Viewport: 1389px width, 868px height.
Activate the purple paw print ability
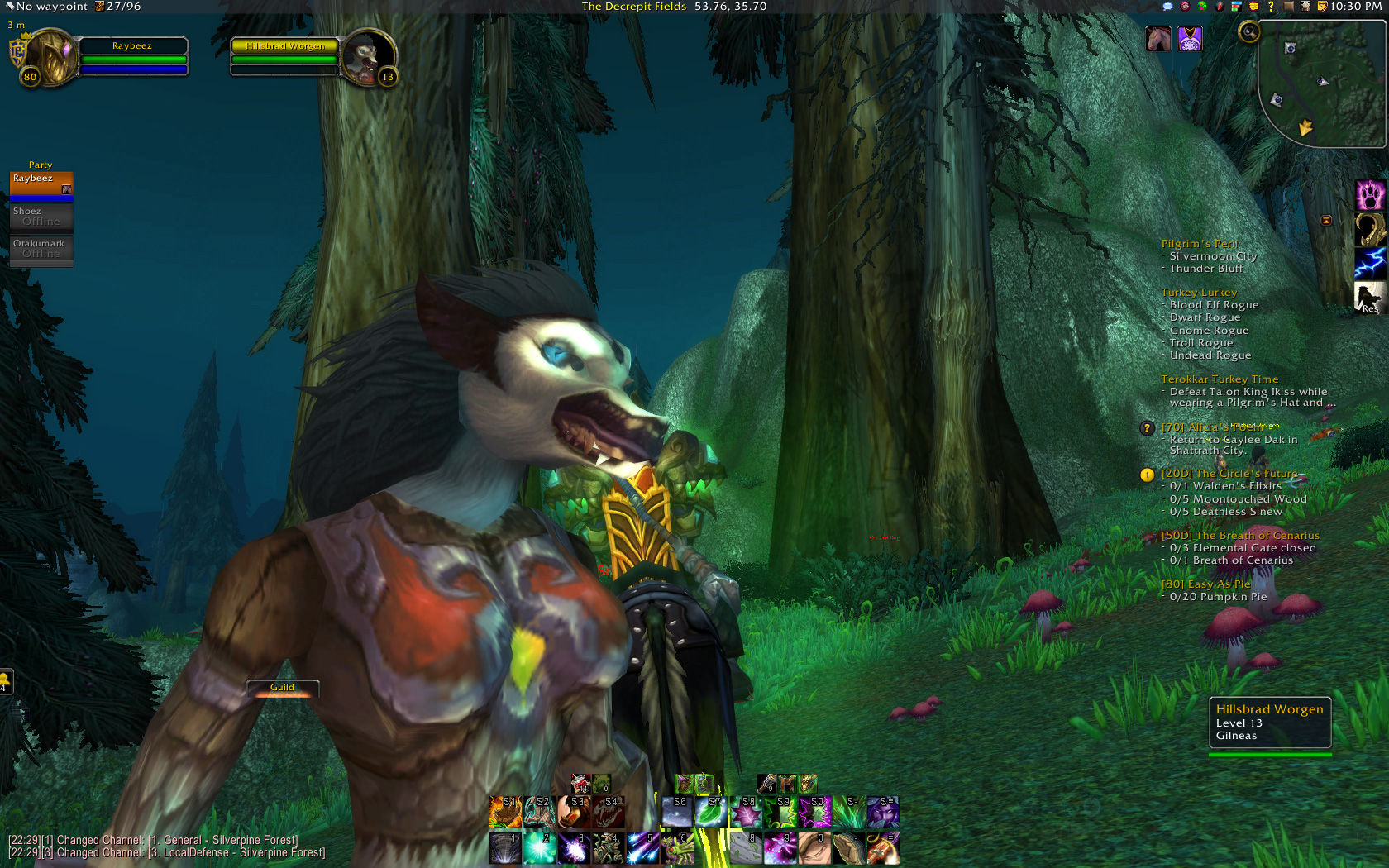(1370, 196)
